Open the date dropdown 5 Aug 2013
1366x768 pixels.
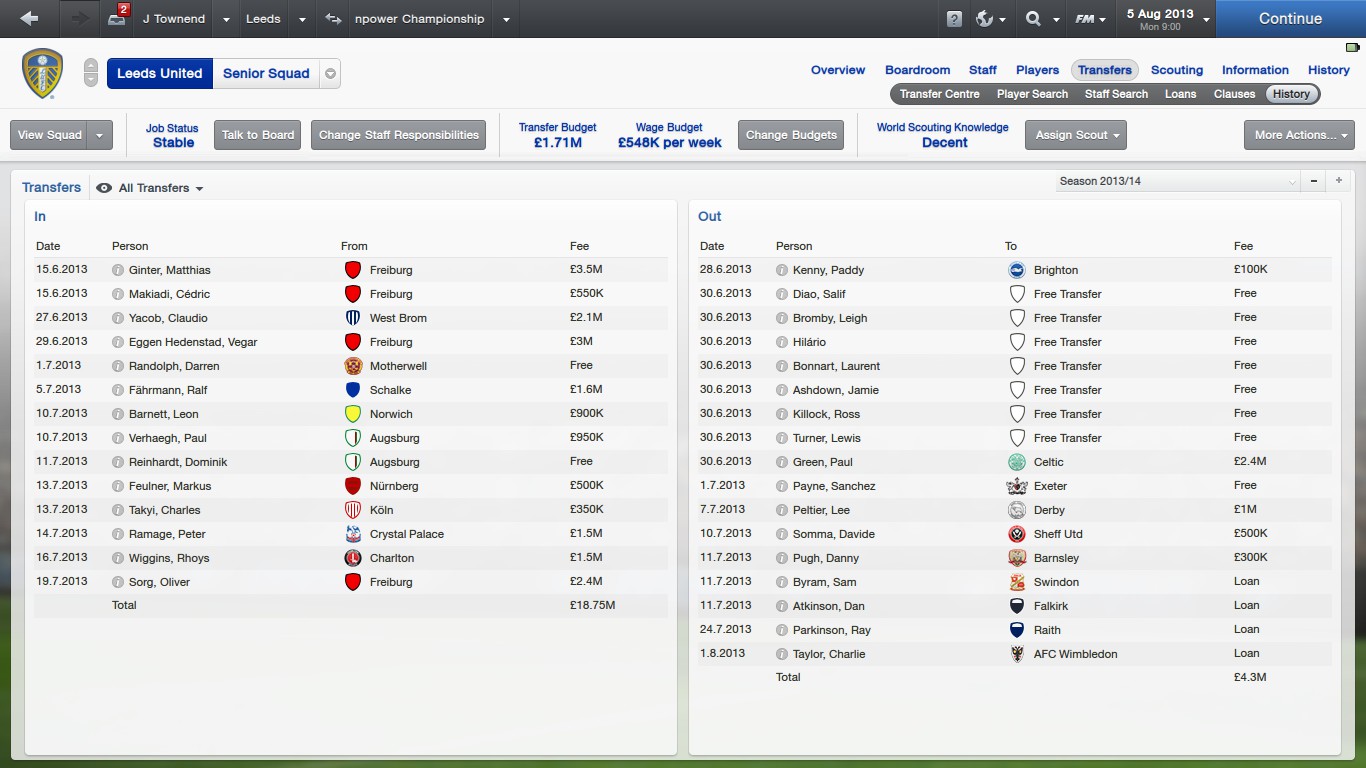(1167, 19)
